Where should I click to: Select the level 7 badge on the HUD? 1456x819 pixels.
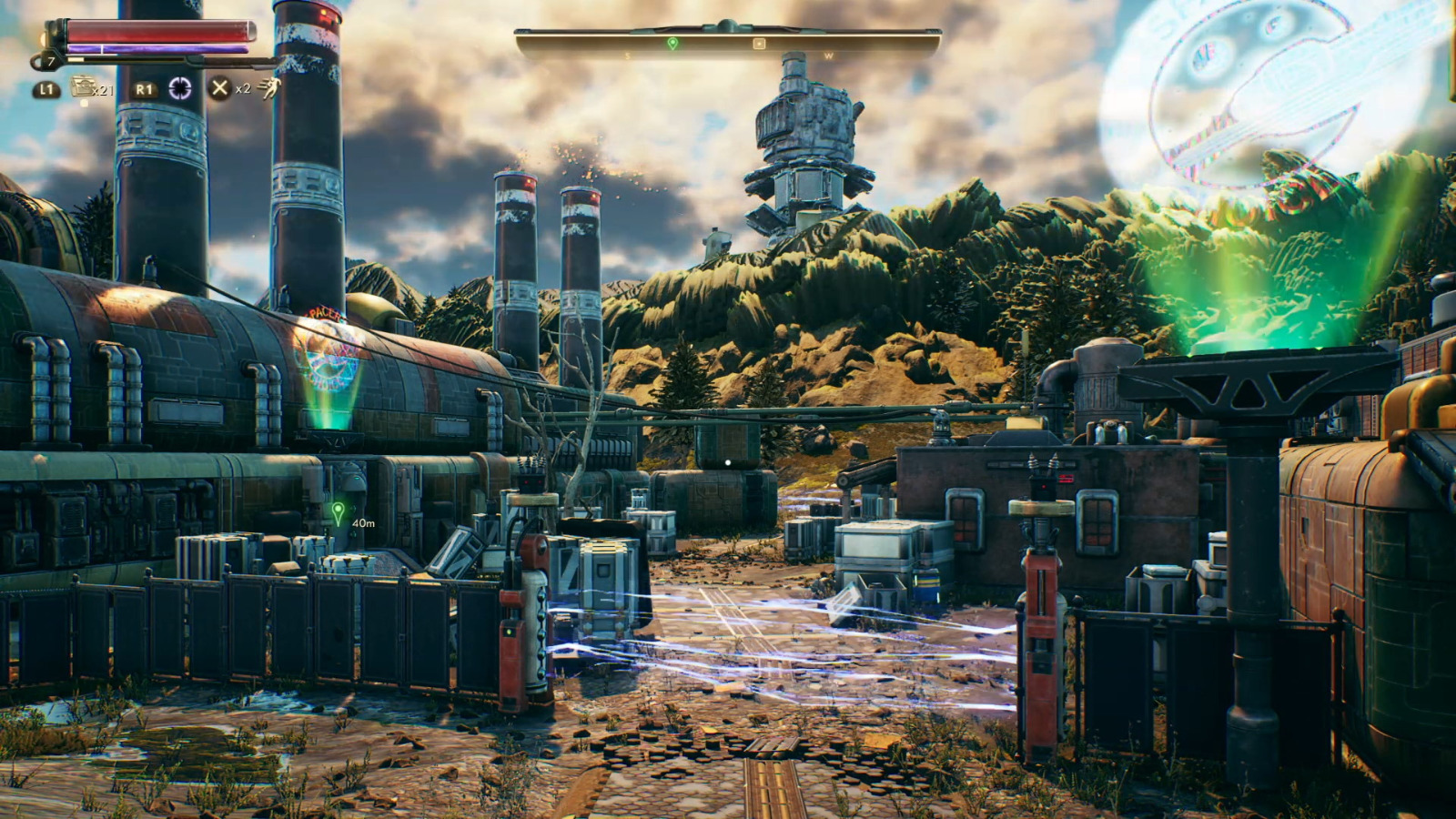pos(51,60)
